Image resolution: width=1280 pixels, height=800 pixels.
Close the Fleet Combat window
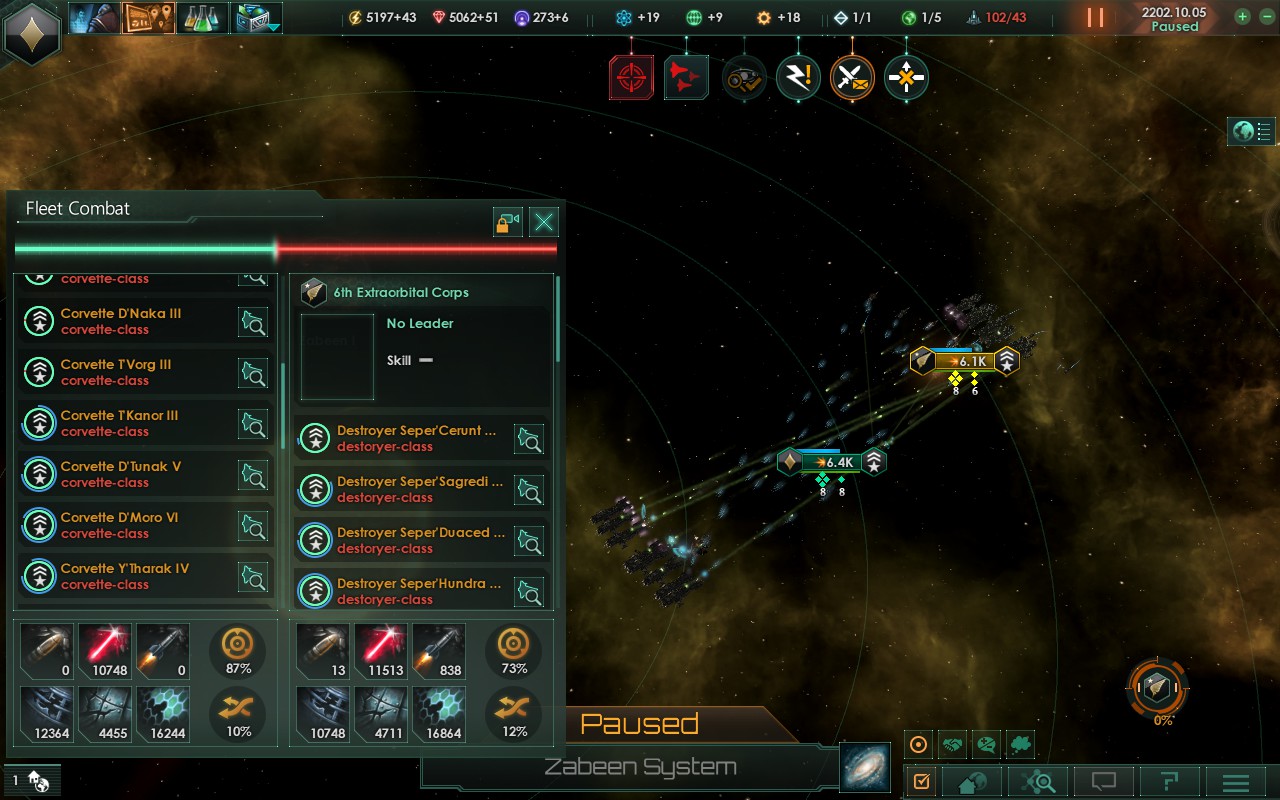pyautogui.click(x=543, y=222)
